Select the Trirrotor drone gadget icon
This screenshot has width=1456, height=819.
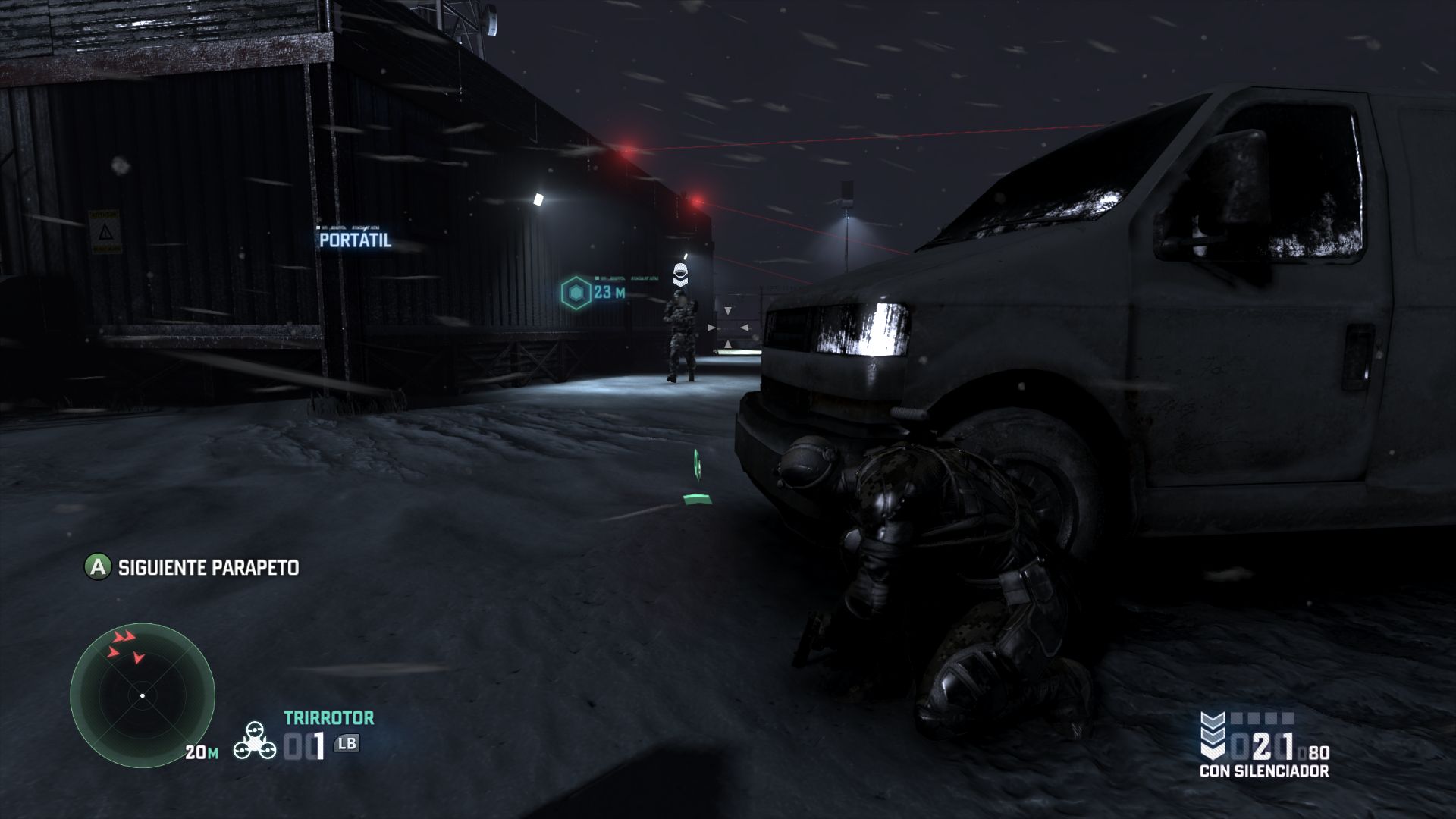click(255, 739)
